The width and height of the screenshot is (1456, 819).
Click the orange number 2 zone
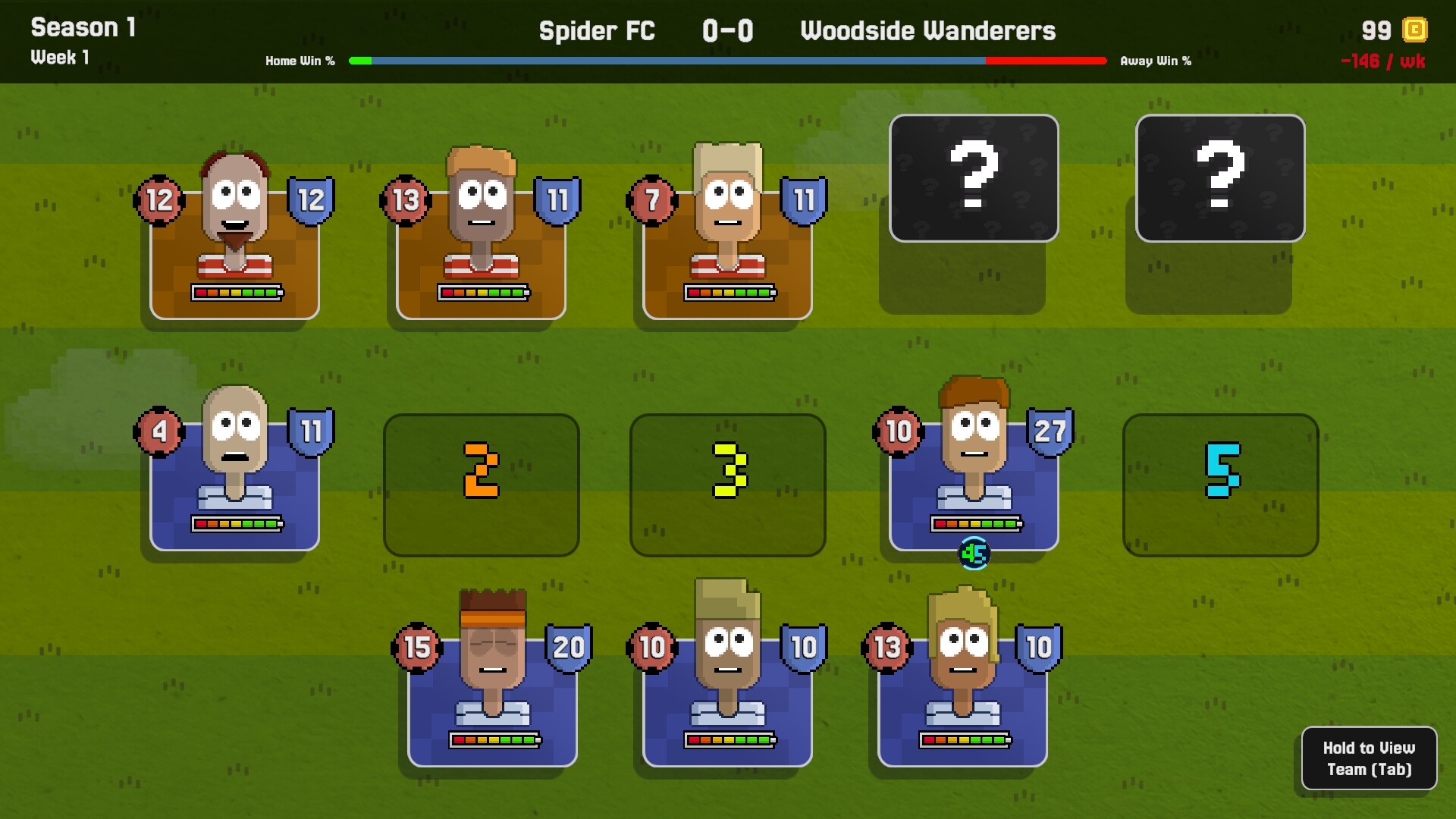[x=481, y=485]
